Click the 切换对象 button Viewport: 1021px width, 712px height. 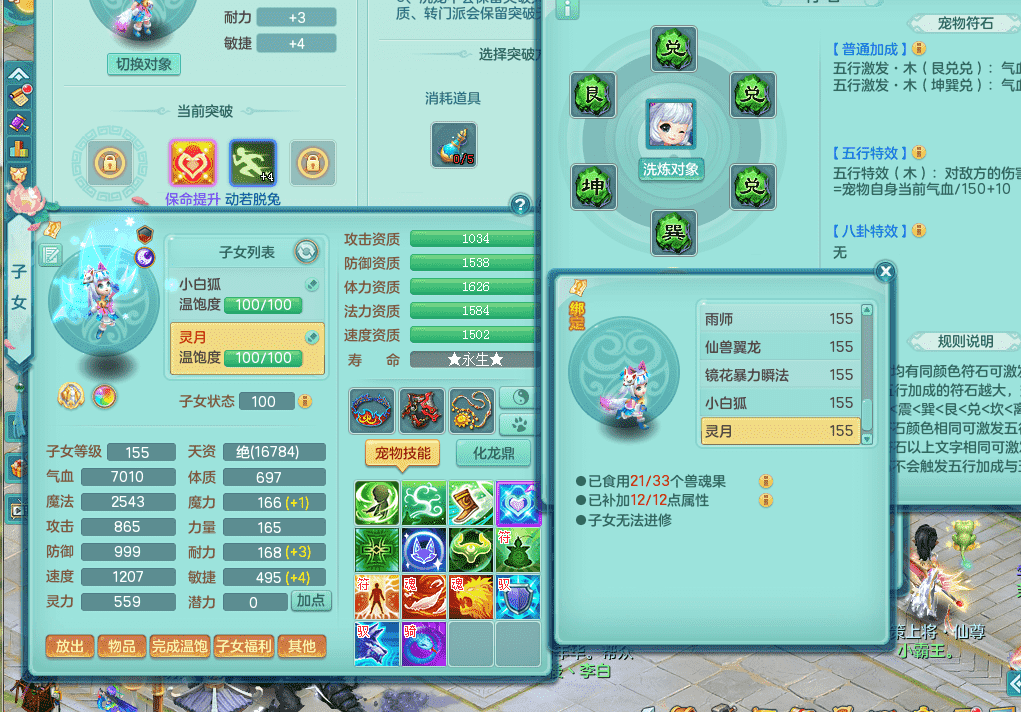144,64
